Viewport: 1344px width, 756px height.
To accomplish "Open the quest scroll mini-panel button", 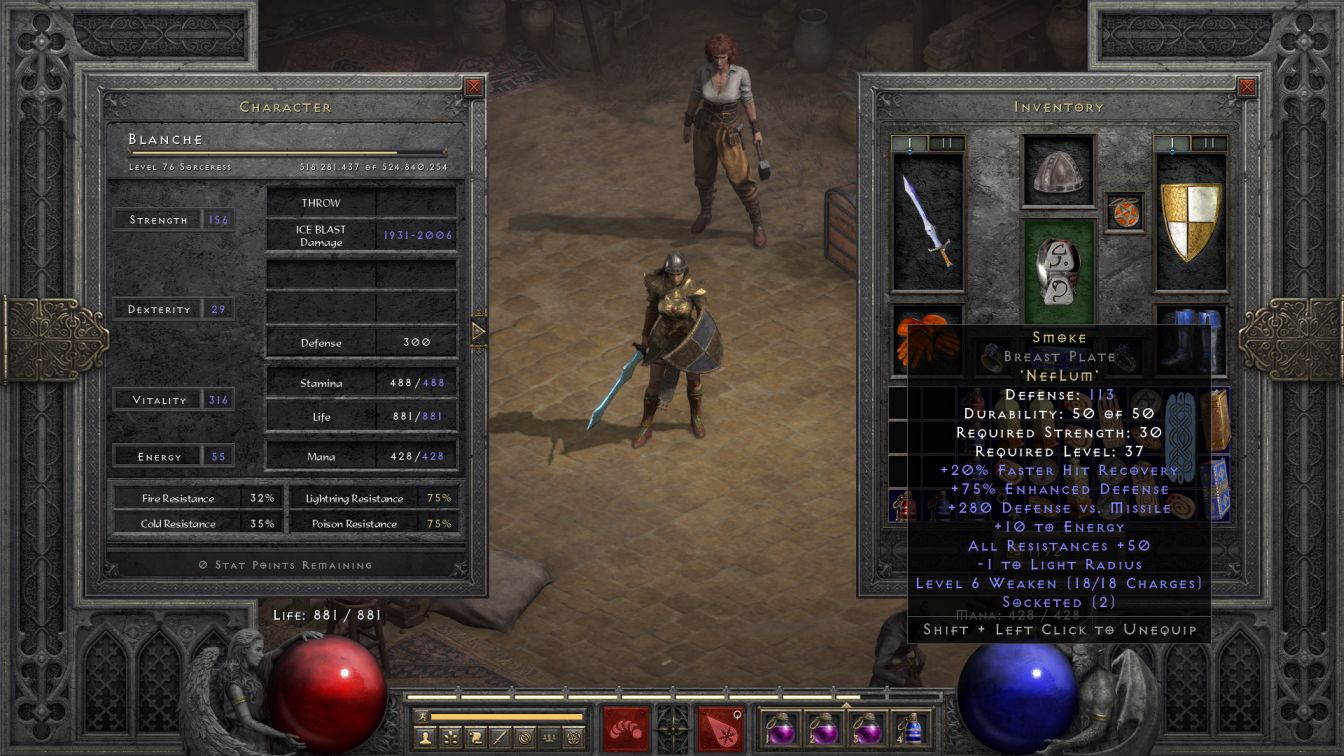I will pyautogui.click(x=475, y=737).
